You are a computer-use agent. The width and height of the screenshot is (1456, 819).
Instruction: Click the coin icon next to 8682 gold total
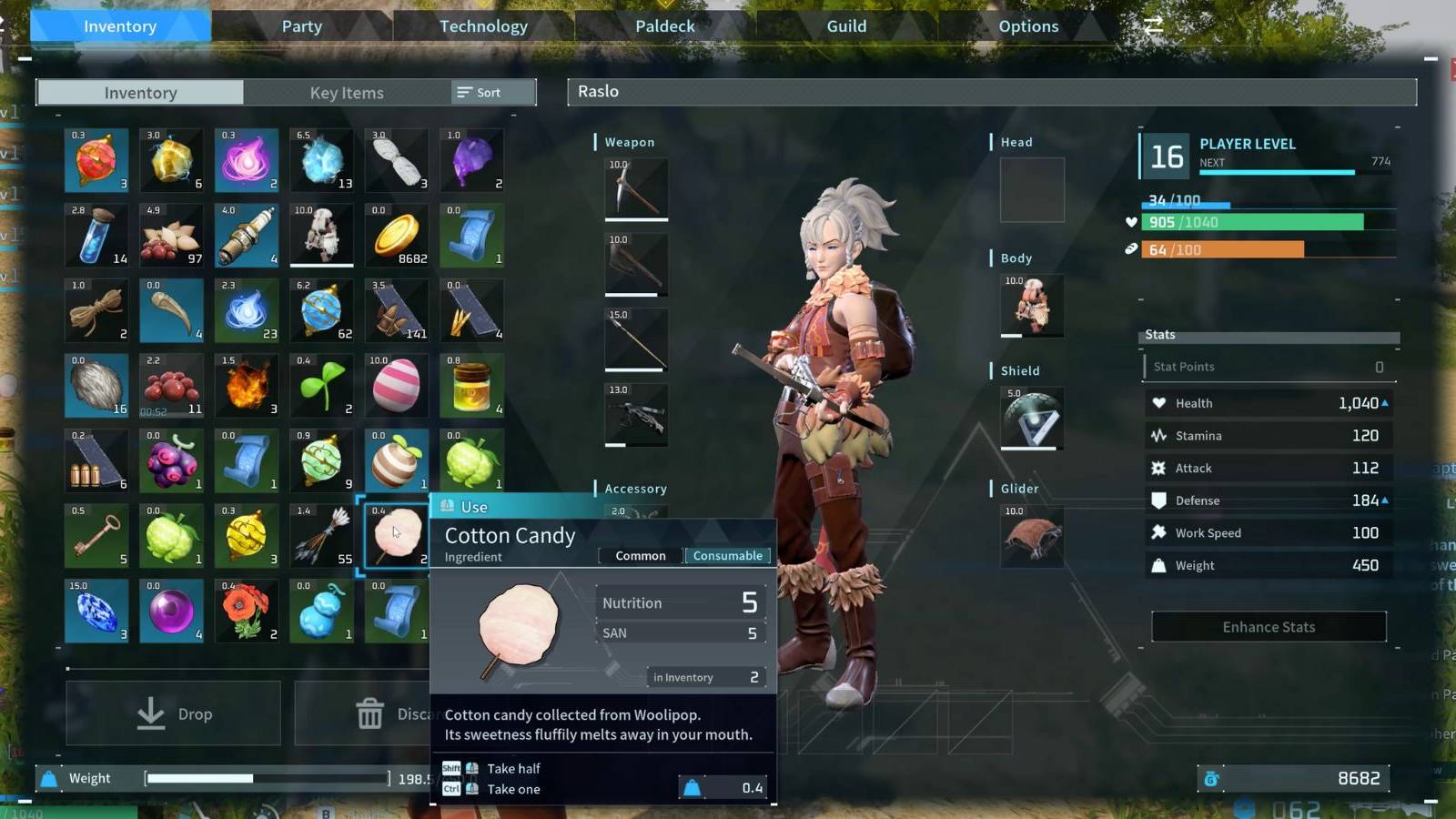[x=1211, y=778]
